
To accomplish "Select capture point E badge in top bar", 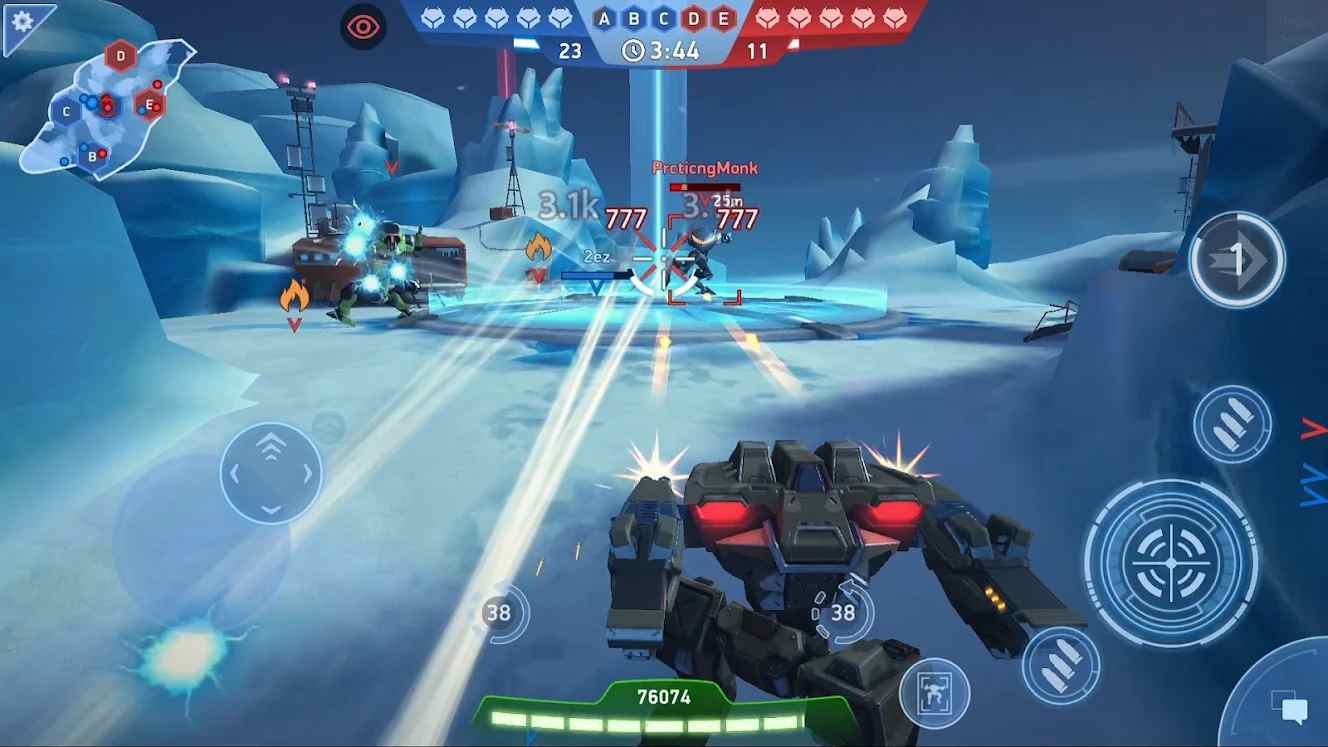I will [722, 17].
